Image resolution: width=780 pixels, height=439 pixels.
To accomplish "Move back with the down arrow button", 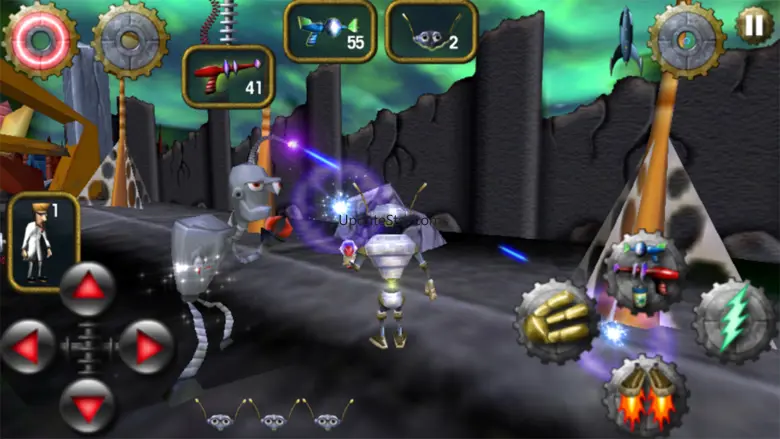I will [87, 405].
